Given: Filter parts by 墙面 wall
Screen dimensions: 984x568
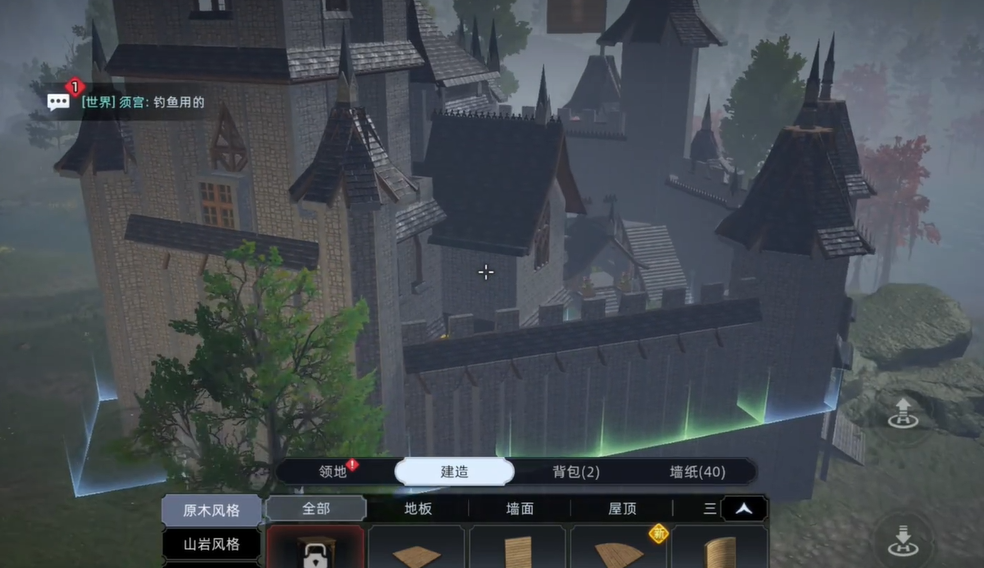Looking at the screenshot, I should [x=520, y=509].
